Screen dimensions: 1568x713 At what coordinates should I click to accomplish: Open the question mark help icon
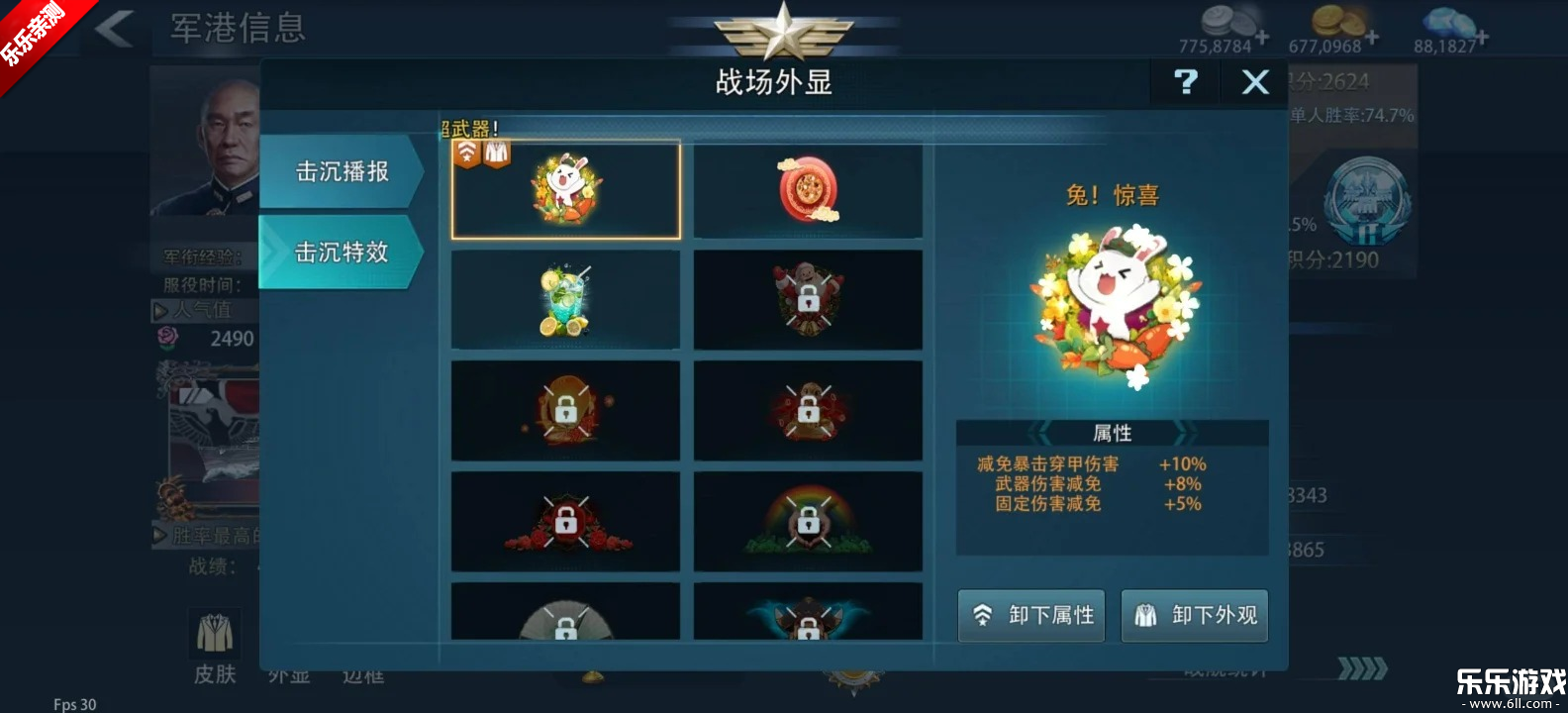(1185, 82)
